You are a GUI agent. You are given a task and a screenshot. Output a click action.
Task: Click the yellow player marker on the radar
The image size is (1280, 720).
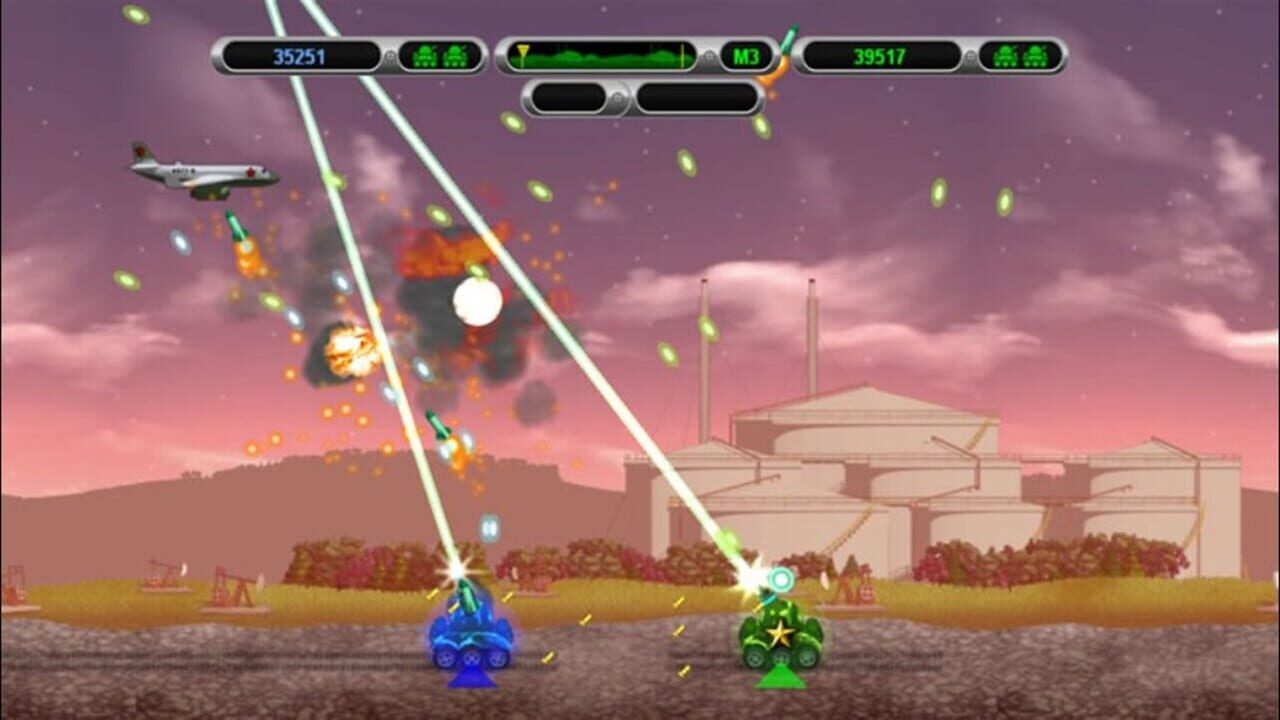pyautogui.click(x=524, y=53)
